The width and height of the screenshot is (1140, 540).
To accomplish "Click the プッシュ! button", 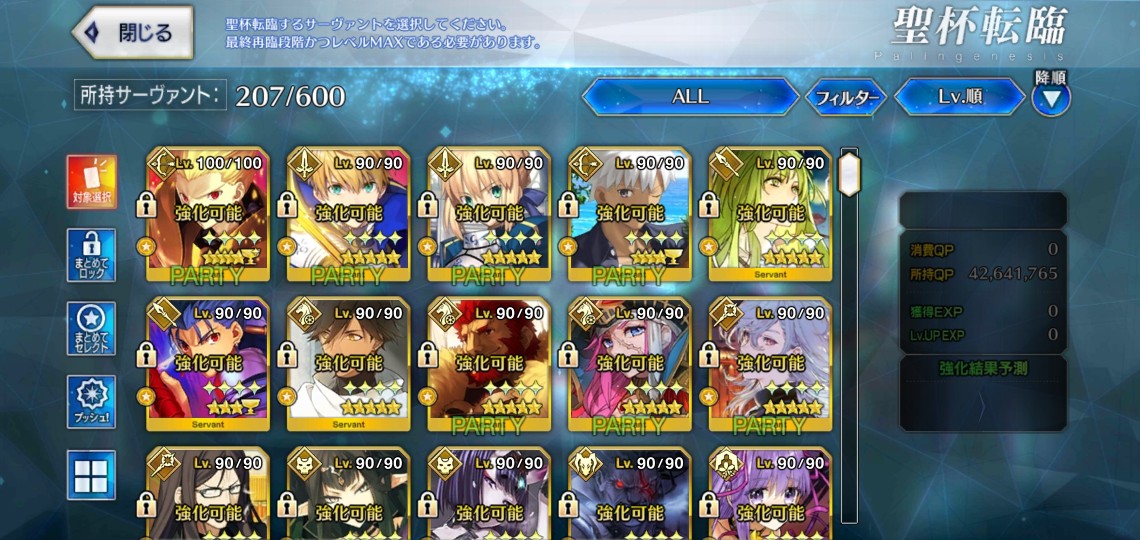I will coord(91,402).
